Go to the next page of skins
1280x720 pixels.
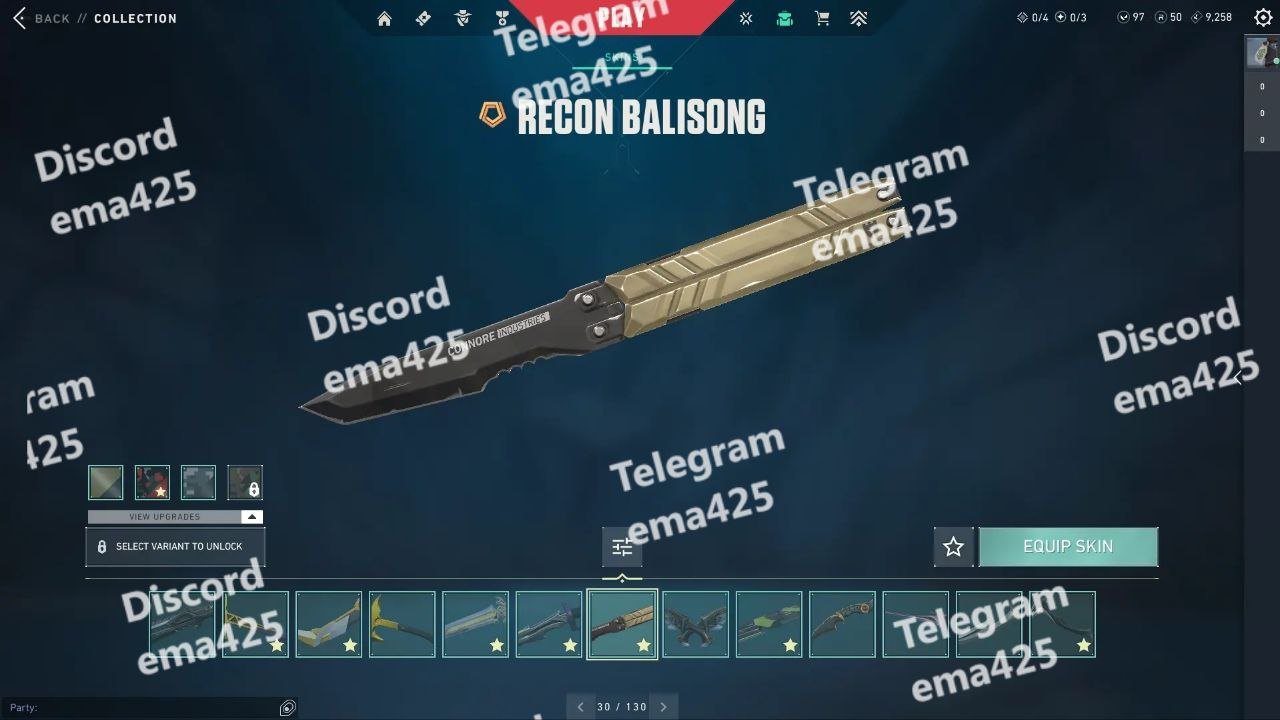[x=663, y=707]
